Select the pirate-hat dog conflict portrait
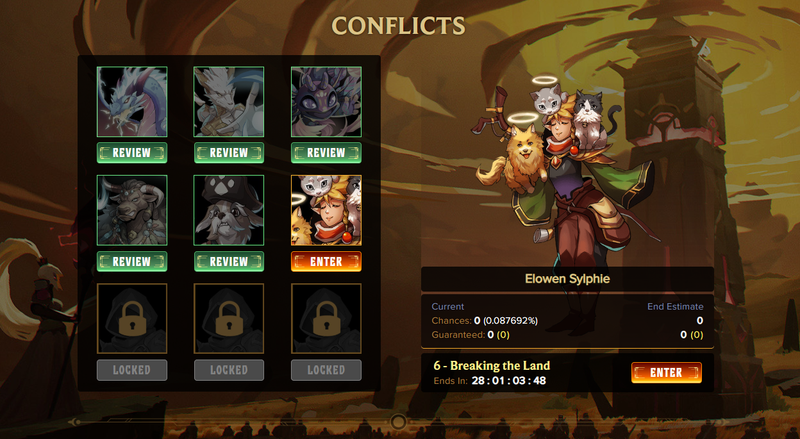 click(x=229, y=210)
